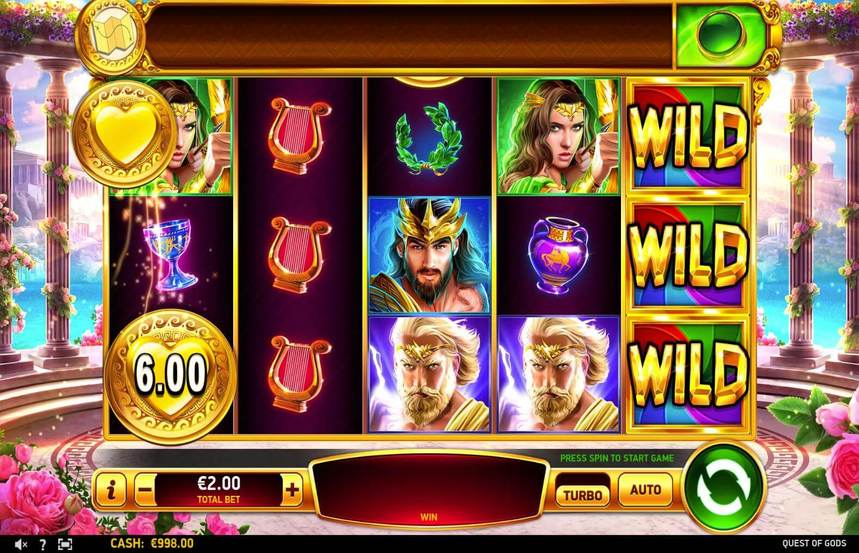Spin the reels with the green button
The image size is (859, 553).
[x=723, y=487]
